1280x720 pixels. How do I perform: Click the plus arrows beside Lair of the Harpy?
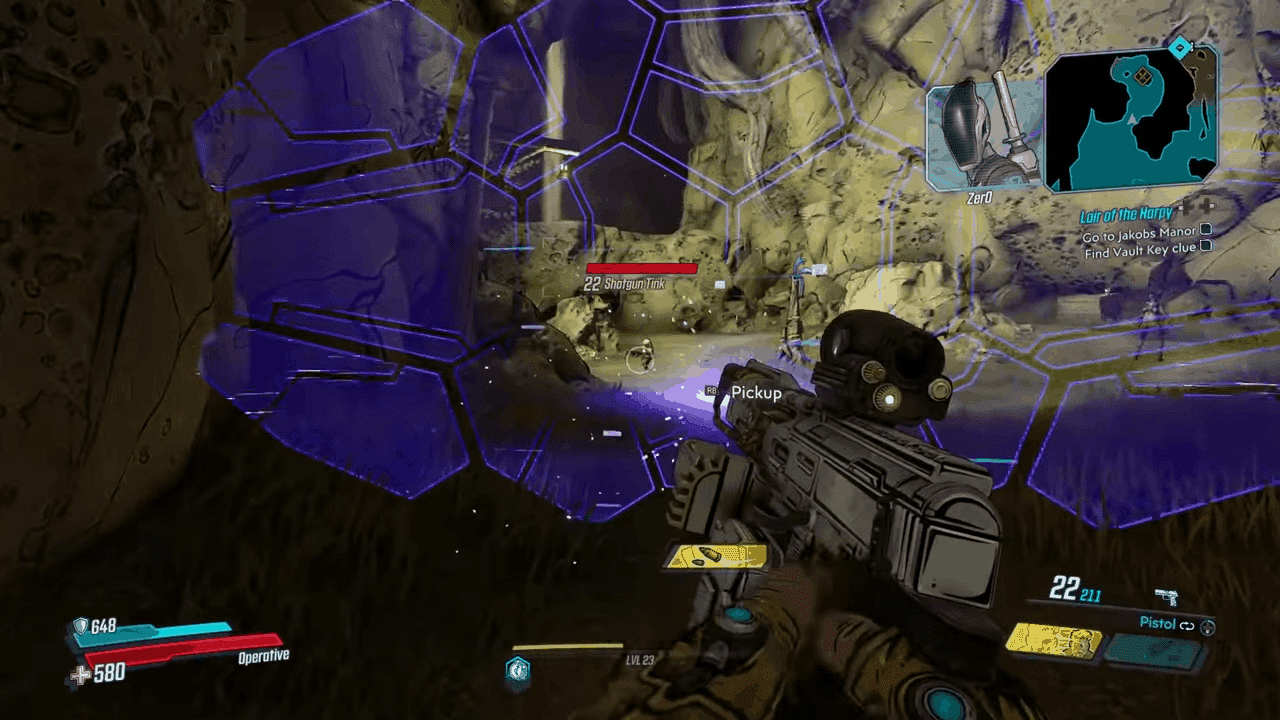tap(1196, 207)
